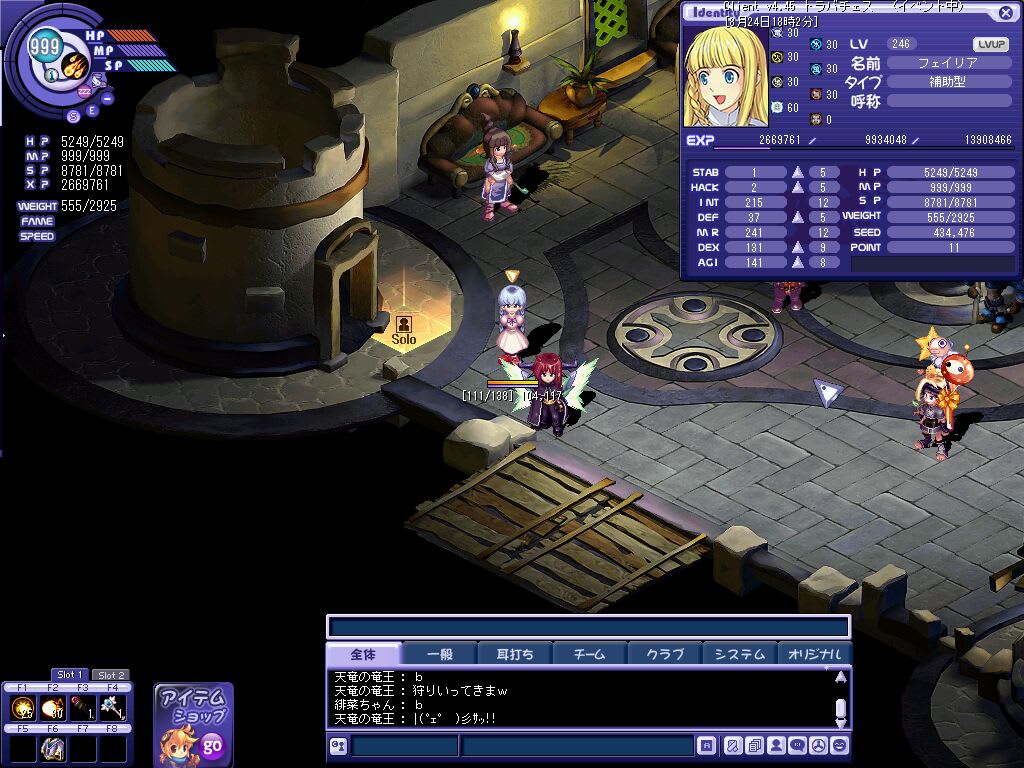Show the クラブ chat tab
Screen dimensions: 1024x768
point(665,654)
